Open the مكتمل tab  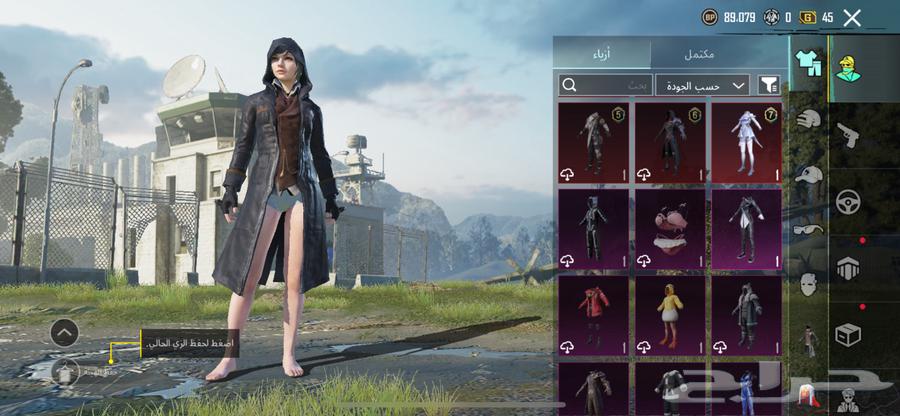click(x=719, y=53)
